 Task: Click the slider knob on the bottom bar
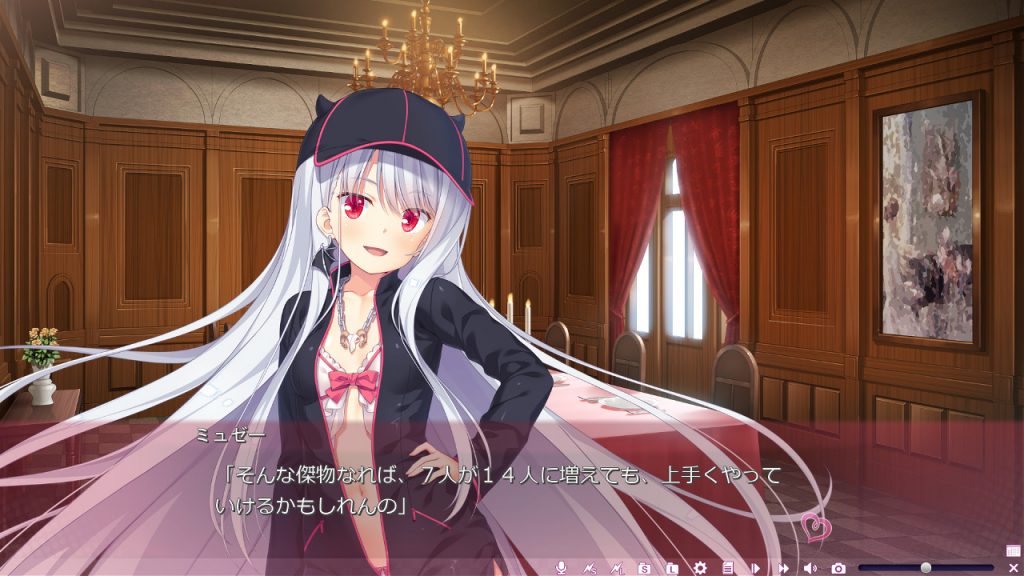point(926,567)
